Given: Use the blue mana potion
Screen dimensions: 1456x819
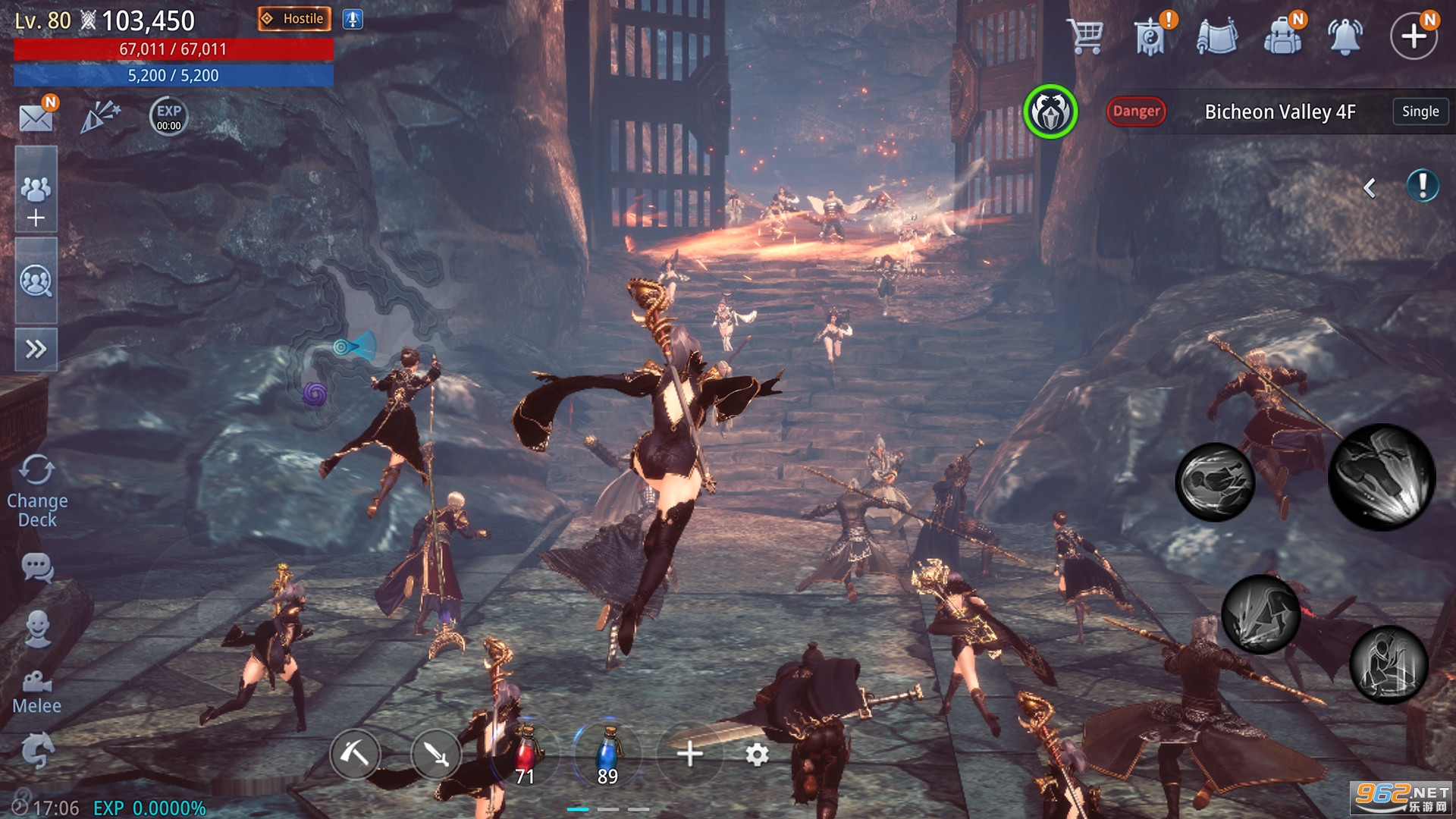Looking at the screenshot, I should (607, 755).
